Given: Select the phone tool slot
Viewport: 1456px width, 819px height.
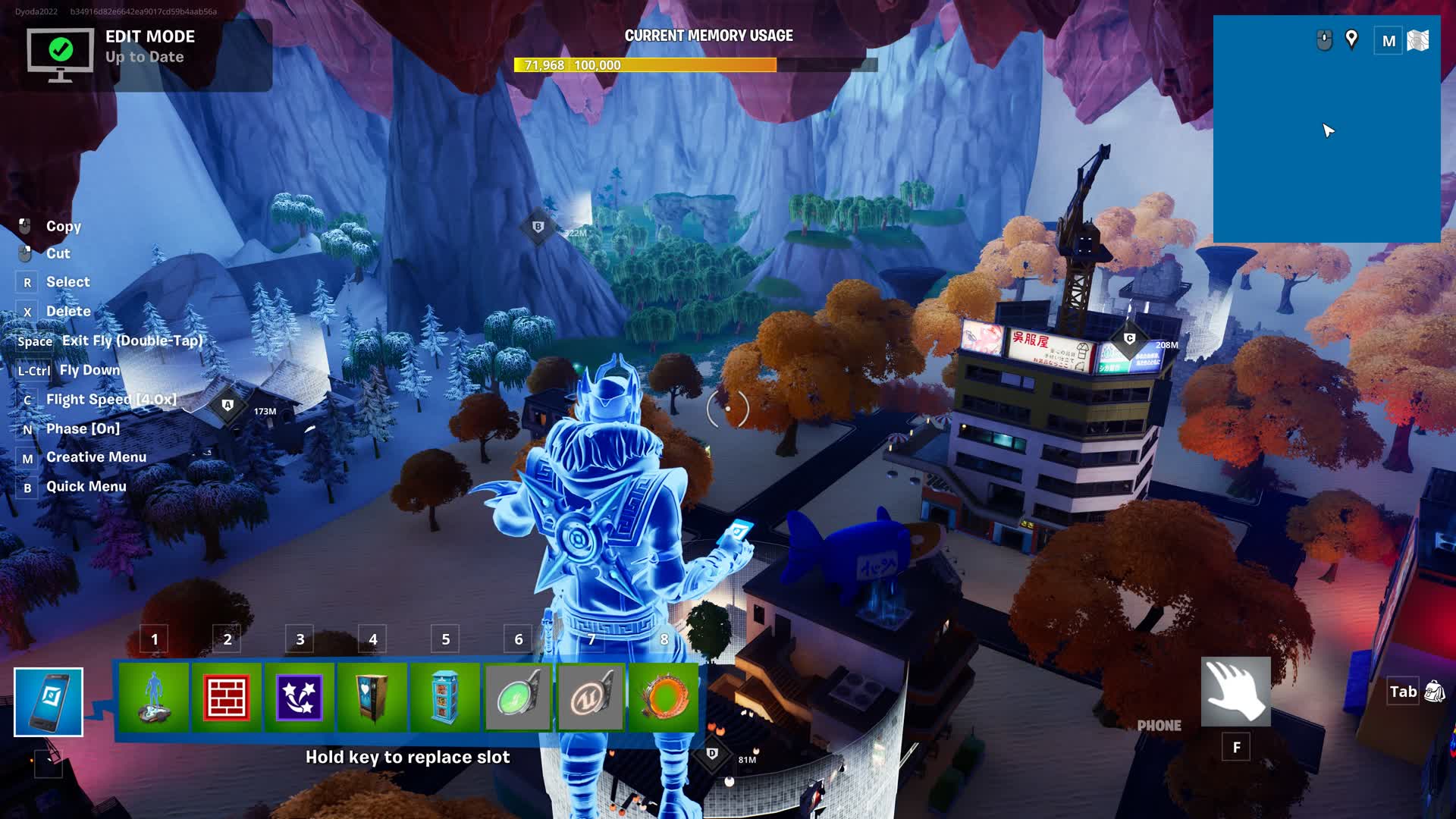Looking at the screenshot, I should point(49,702).
